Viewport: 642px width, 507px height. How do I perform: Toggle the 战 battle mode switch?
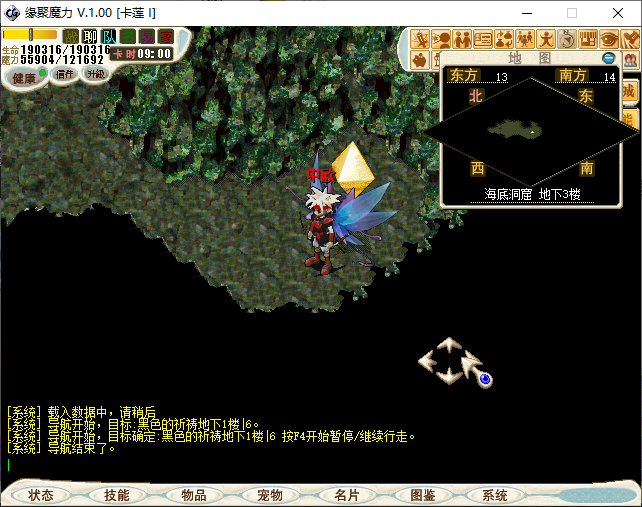point(71,36)
